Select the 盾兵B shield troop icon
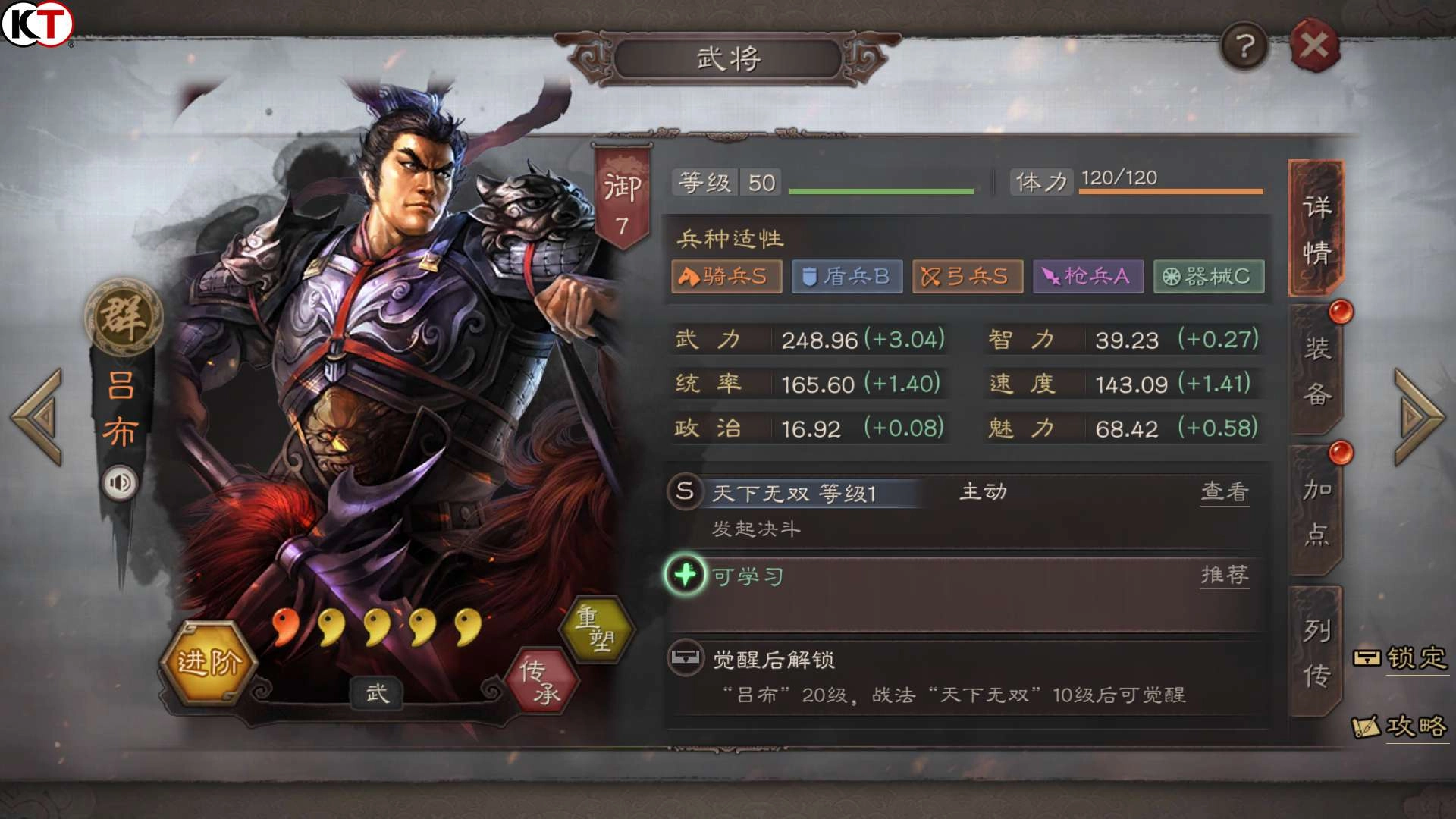The width and height of the screenshot is (1456, 819). click(846, 277)
